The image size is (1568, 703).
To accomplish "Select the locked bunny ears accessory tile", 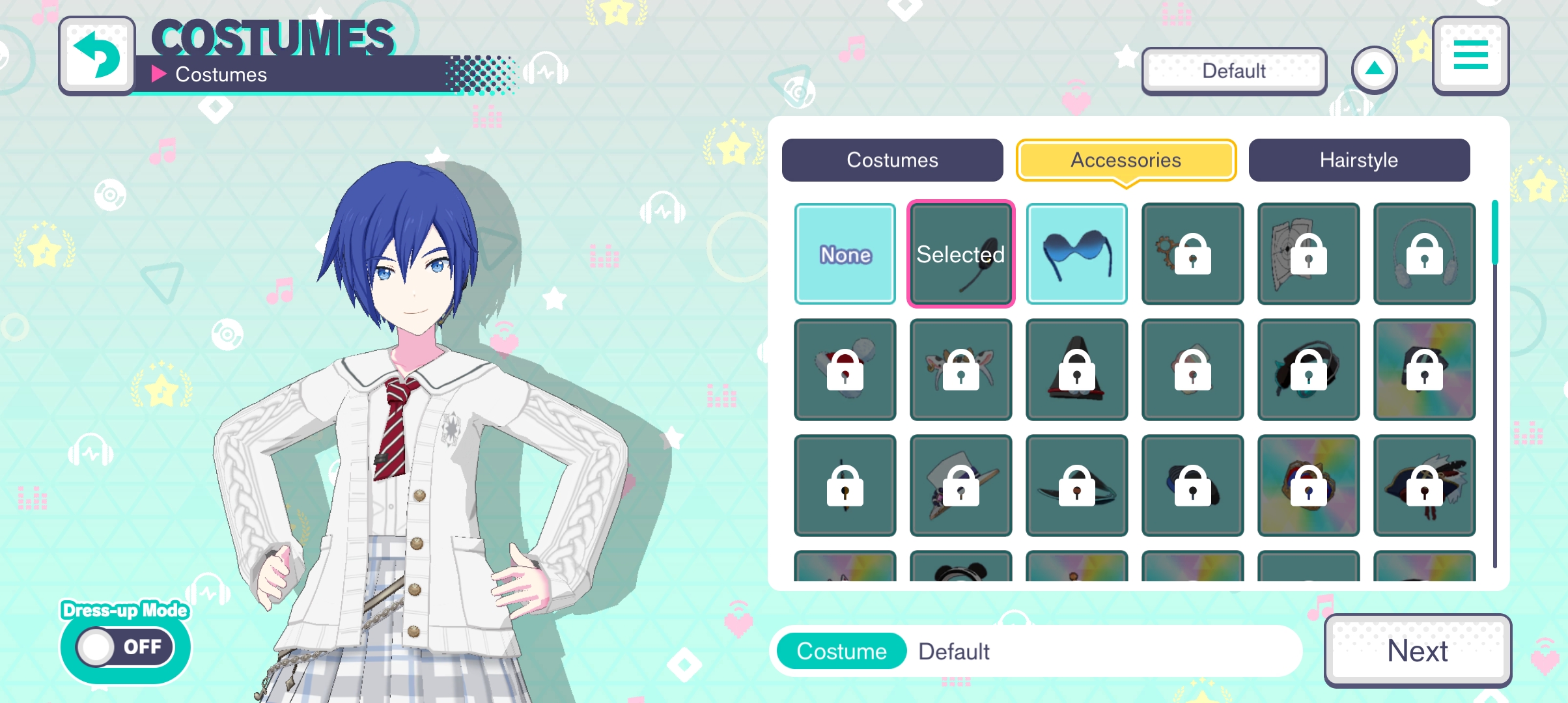I will (960, 370).
